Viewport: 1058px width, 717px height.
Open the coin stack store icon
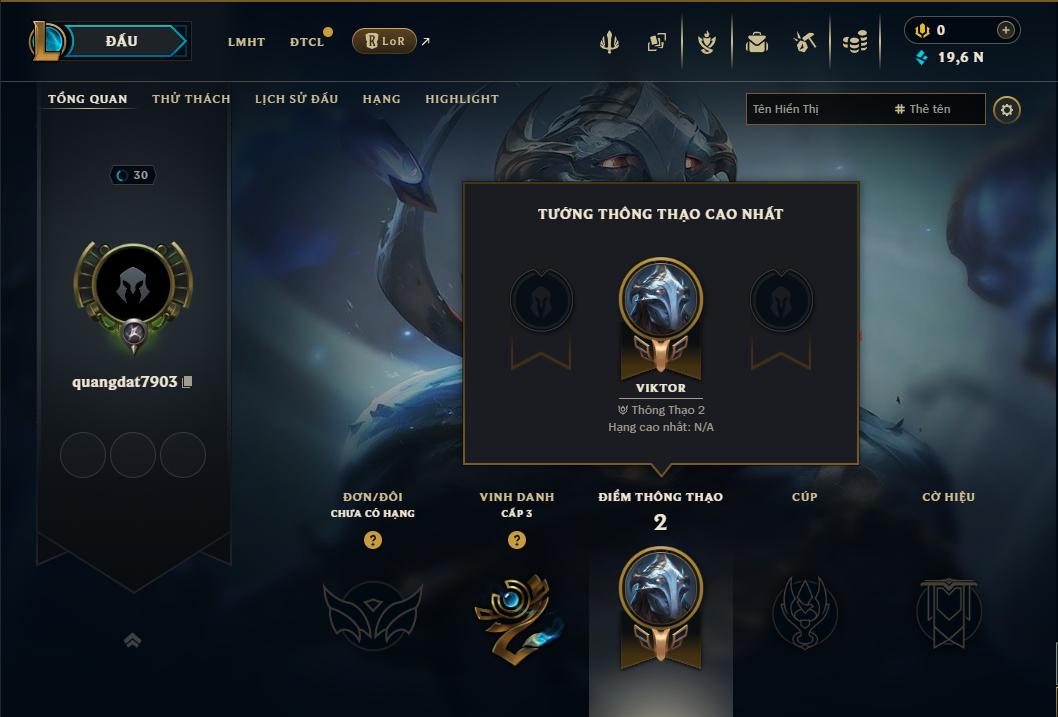tap(854, 42)
